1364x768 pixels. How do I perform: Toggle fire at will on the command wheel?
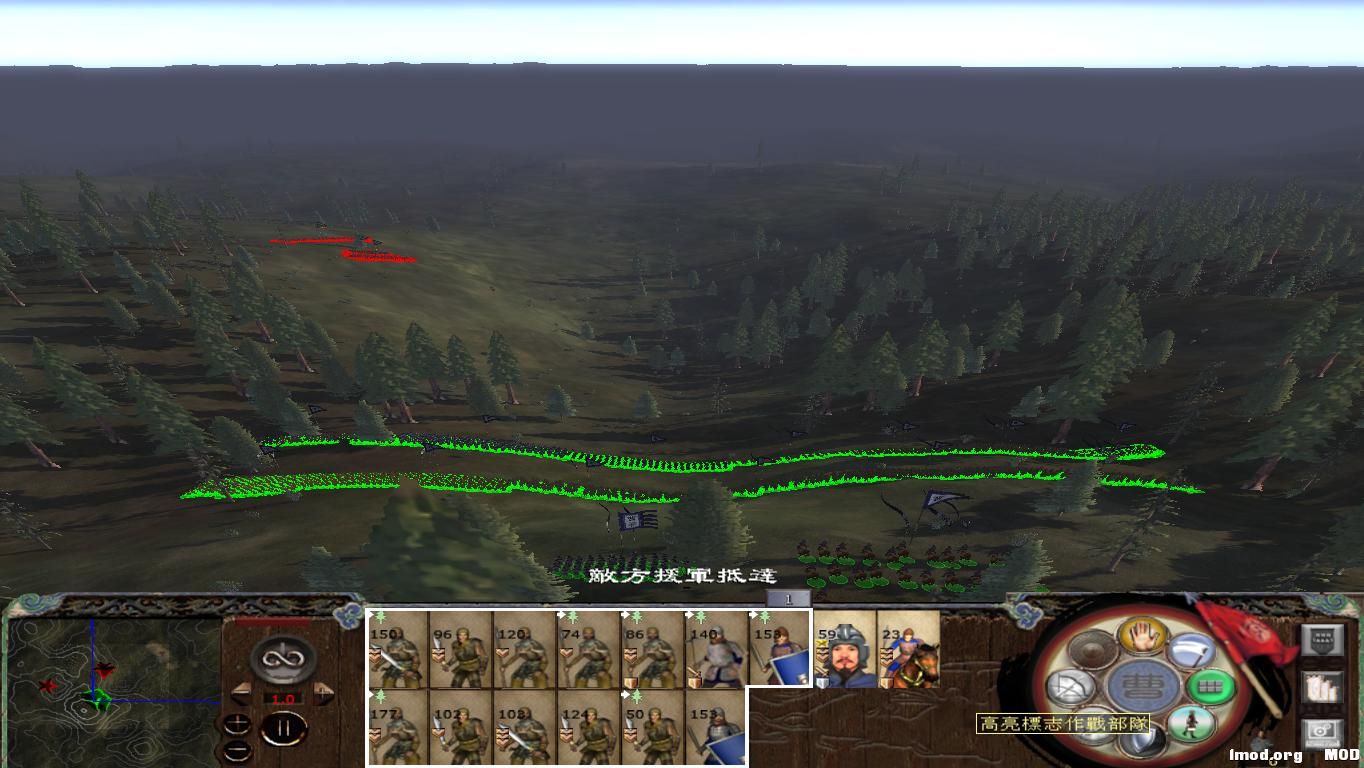click(x=1069, y=687)
